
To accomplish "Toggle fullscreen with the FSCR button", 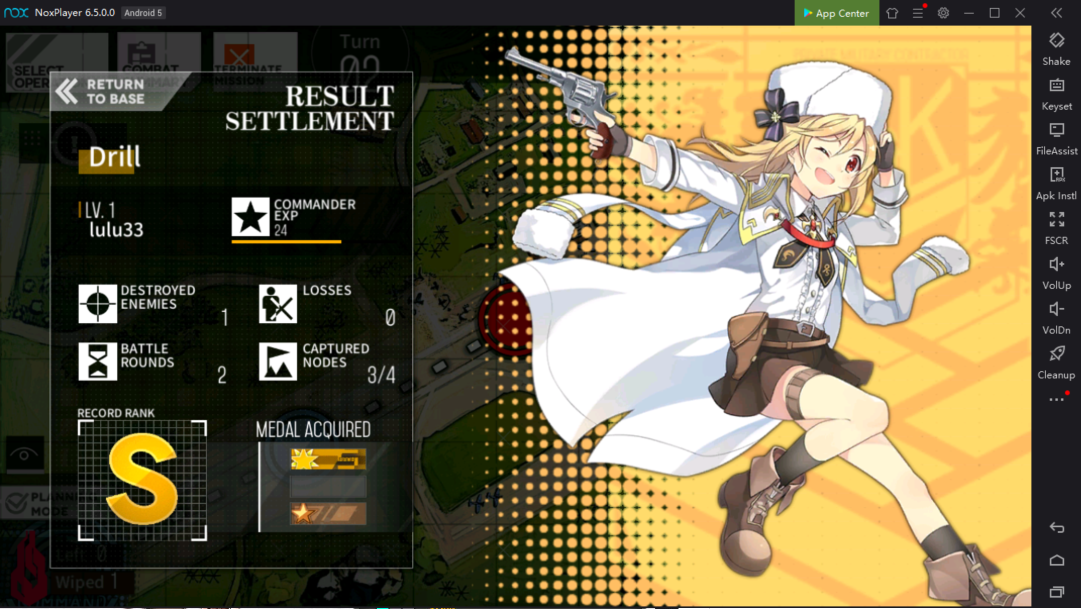I will click(x=1056, y=226).
